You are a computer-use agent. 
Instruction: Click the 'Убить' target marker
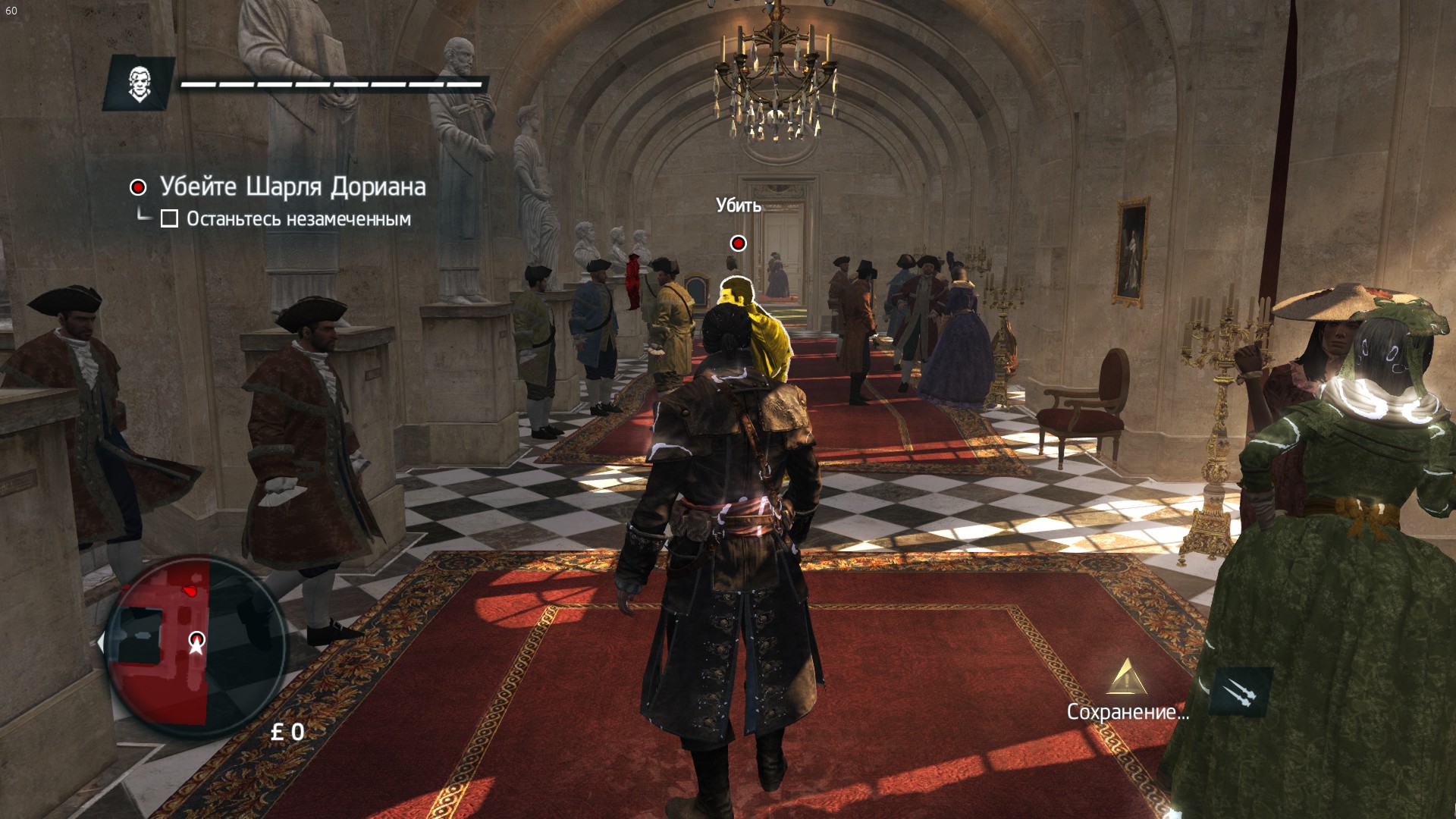point(738,243)
